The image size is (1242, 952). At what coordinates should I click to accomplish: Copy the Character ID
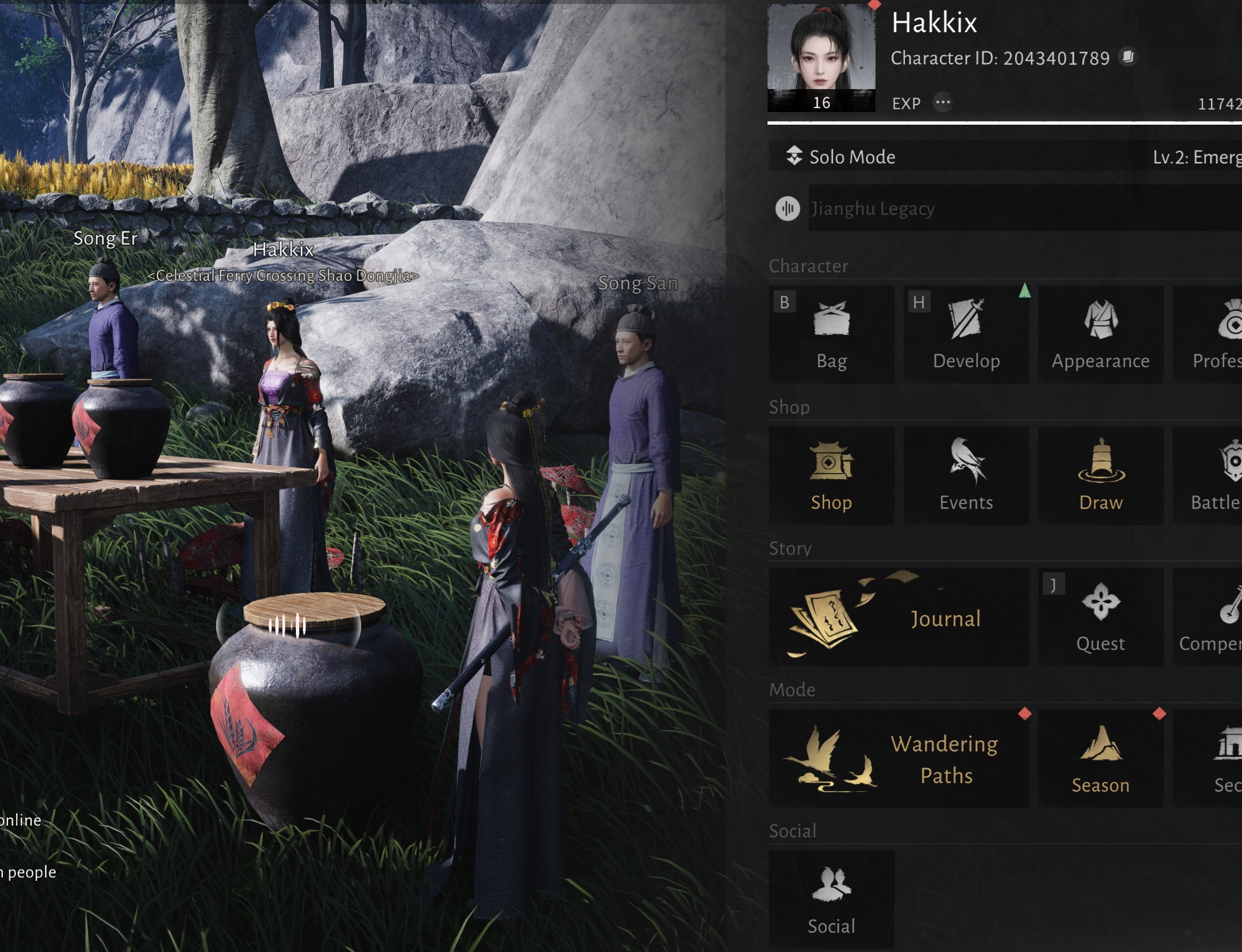(1128, 57)
